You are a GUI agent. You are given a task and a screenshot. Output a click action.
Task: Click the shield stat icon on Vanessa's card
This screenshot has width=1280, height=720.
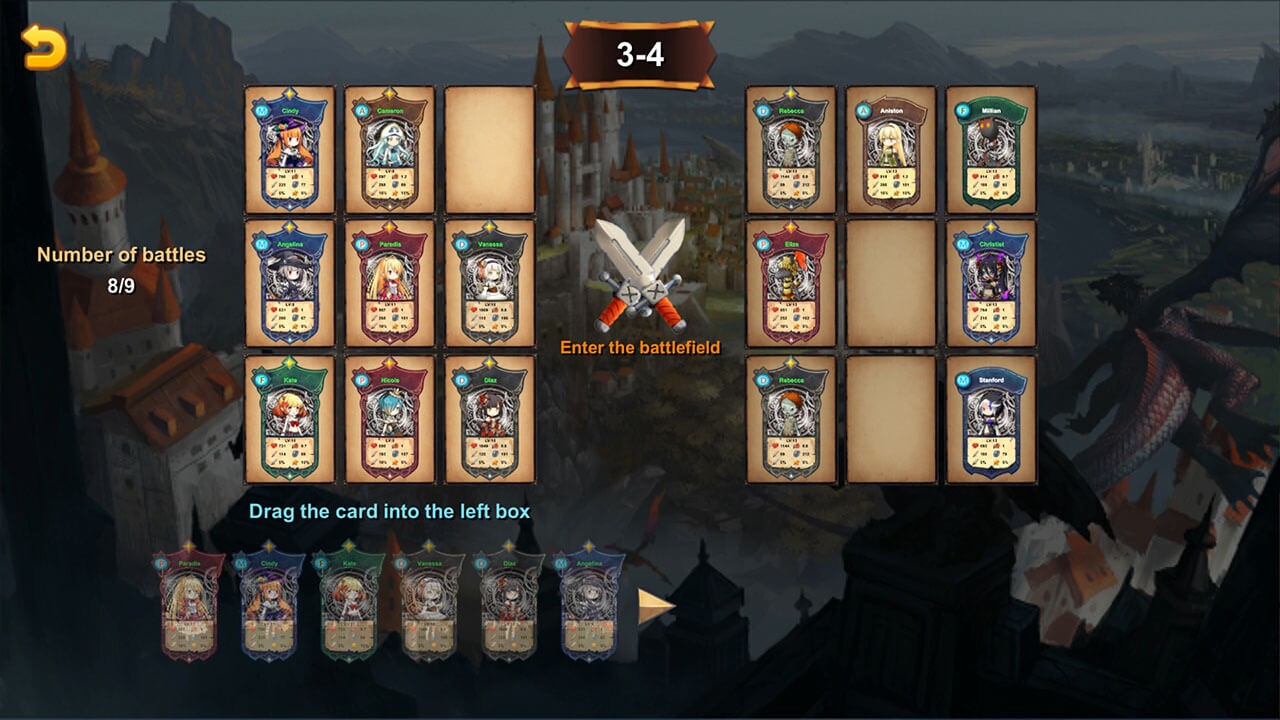[x=494, y=317]
